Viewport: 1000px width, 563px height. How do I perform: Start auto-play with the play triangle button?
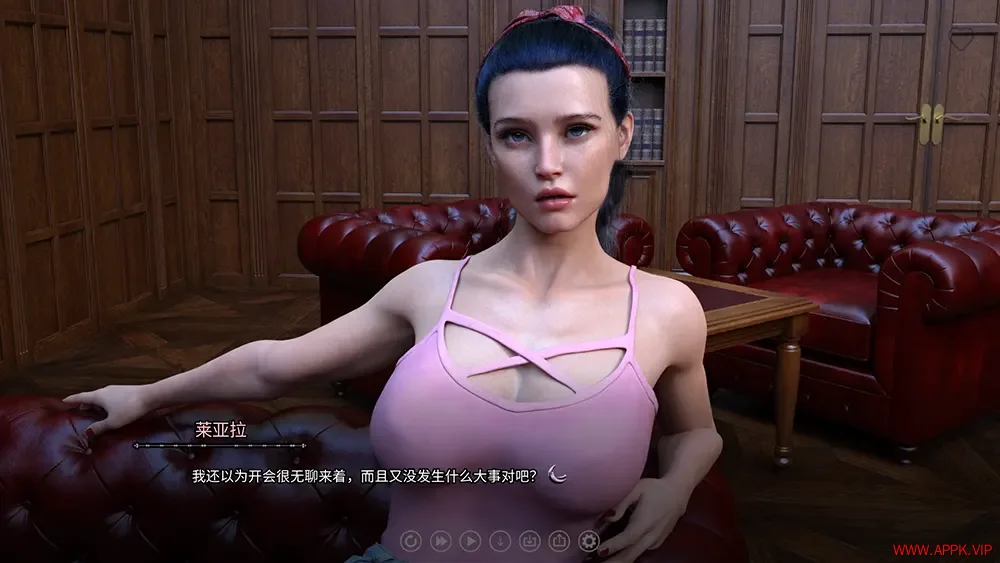tap(470, 541)
